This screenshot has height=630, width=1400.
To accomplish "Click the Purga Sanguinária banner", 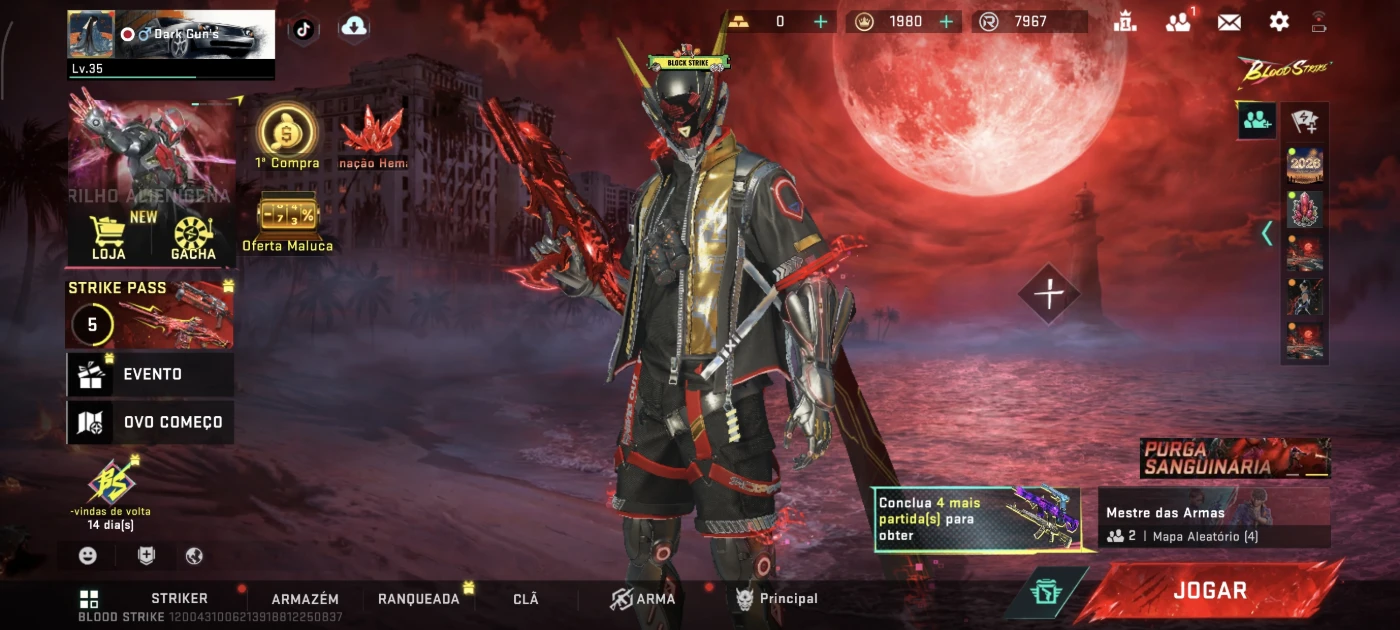I will [1235, 458].
